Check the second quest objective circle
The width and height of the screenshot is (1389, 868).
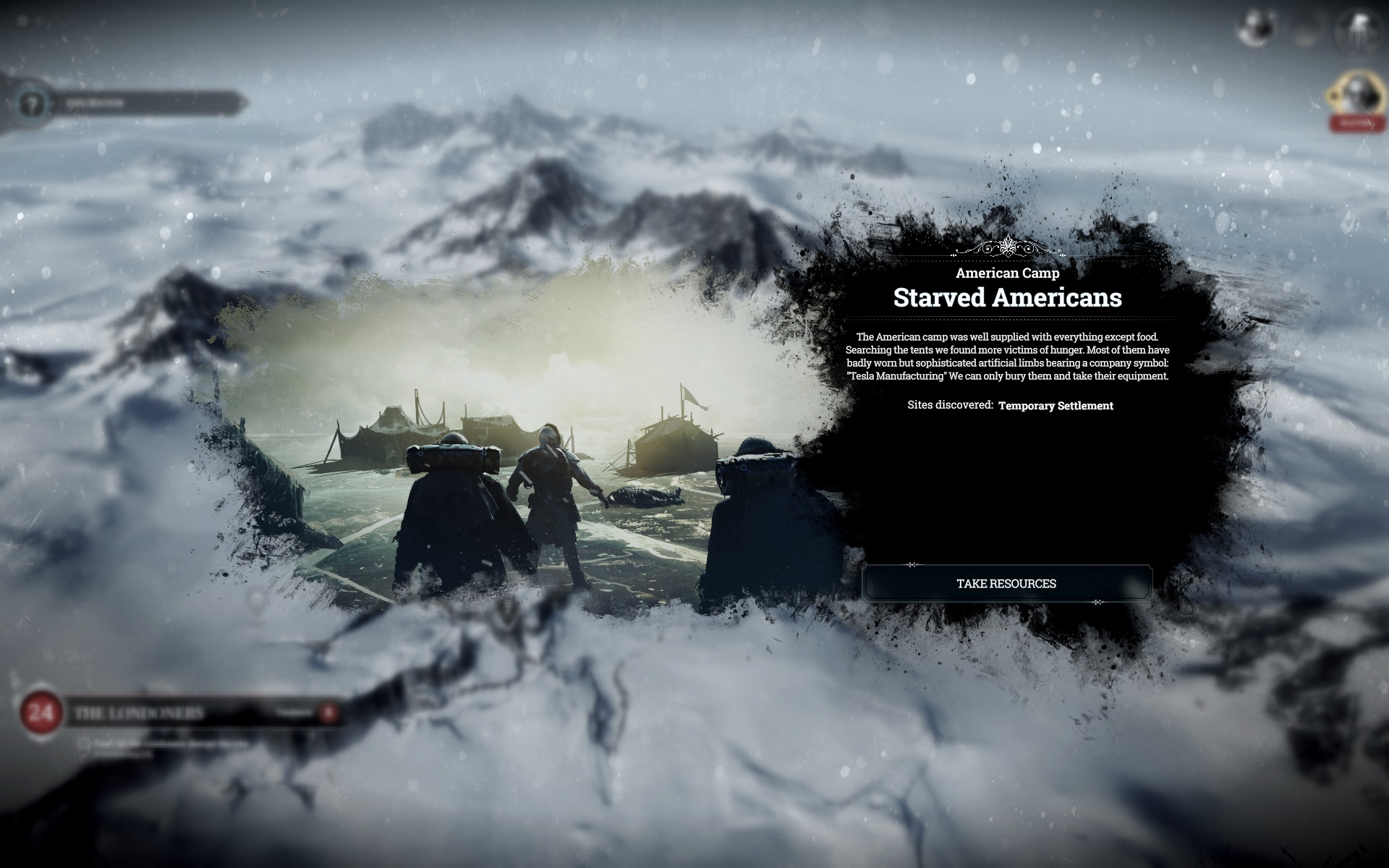[85, 754]
